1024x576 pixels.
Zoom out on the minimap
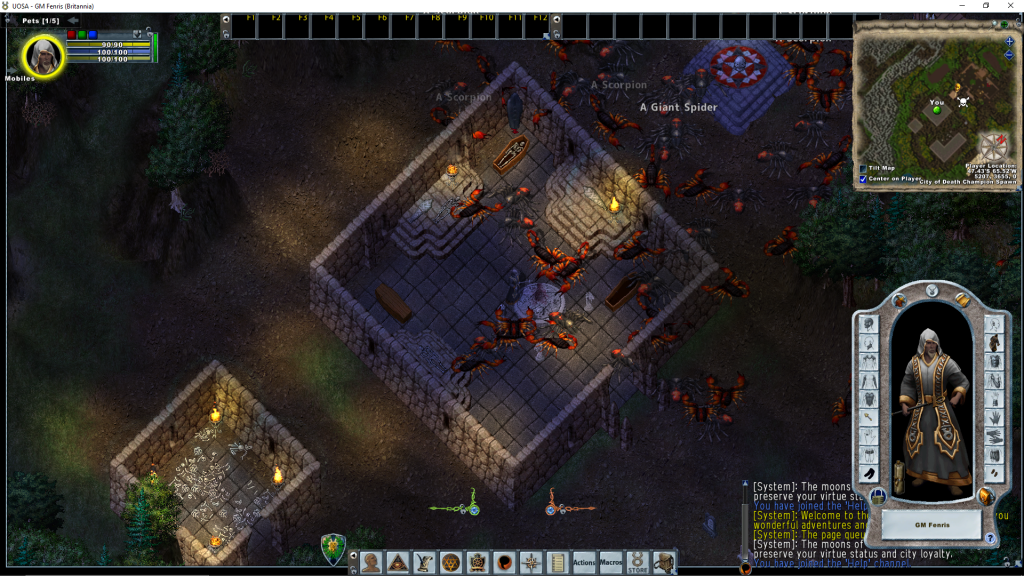coord(1009,55)
